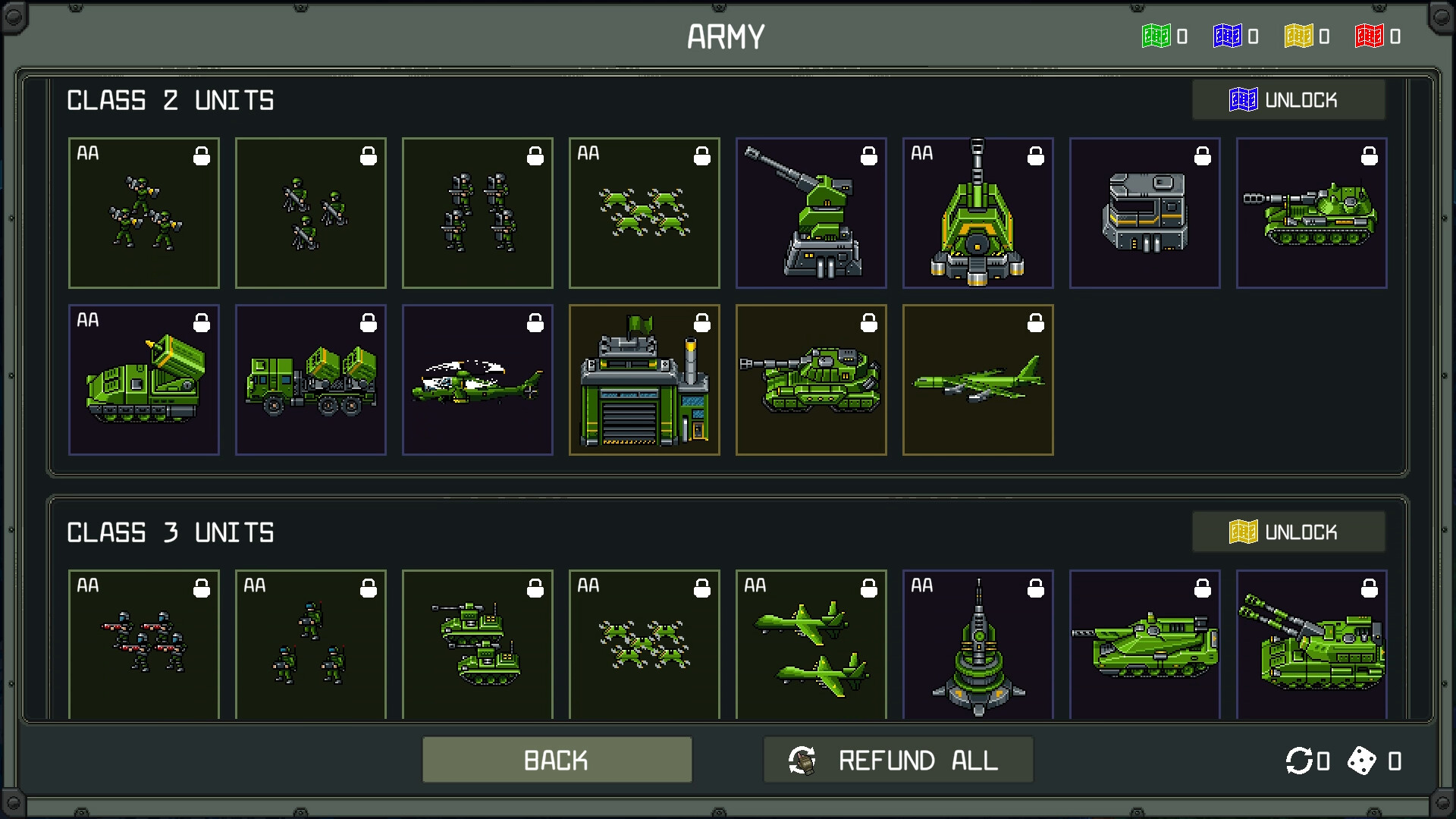Viewport: 1456px width, 819px height.
Task: Click the yellow map icon inside Class 3 Unlock
Action: pos(1244,532)
